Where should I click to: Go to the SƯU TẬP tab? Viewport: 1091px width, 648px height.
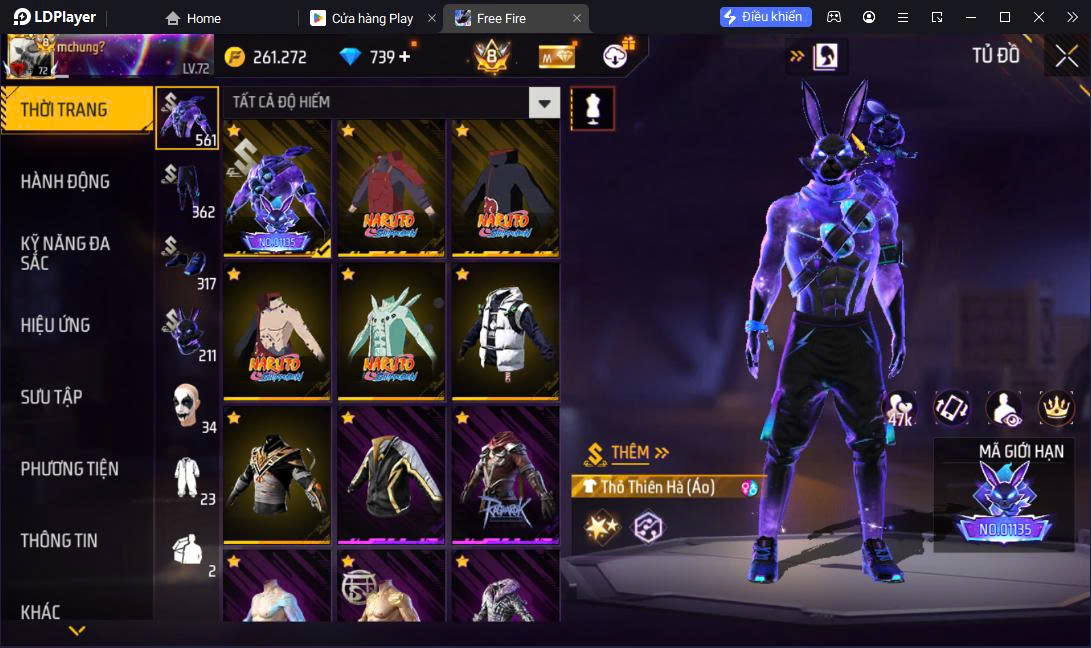[52, 397]
